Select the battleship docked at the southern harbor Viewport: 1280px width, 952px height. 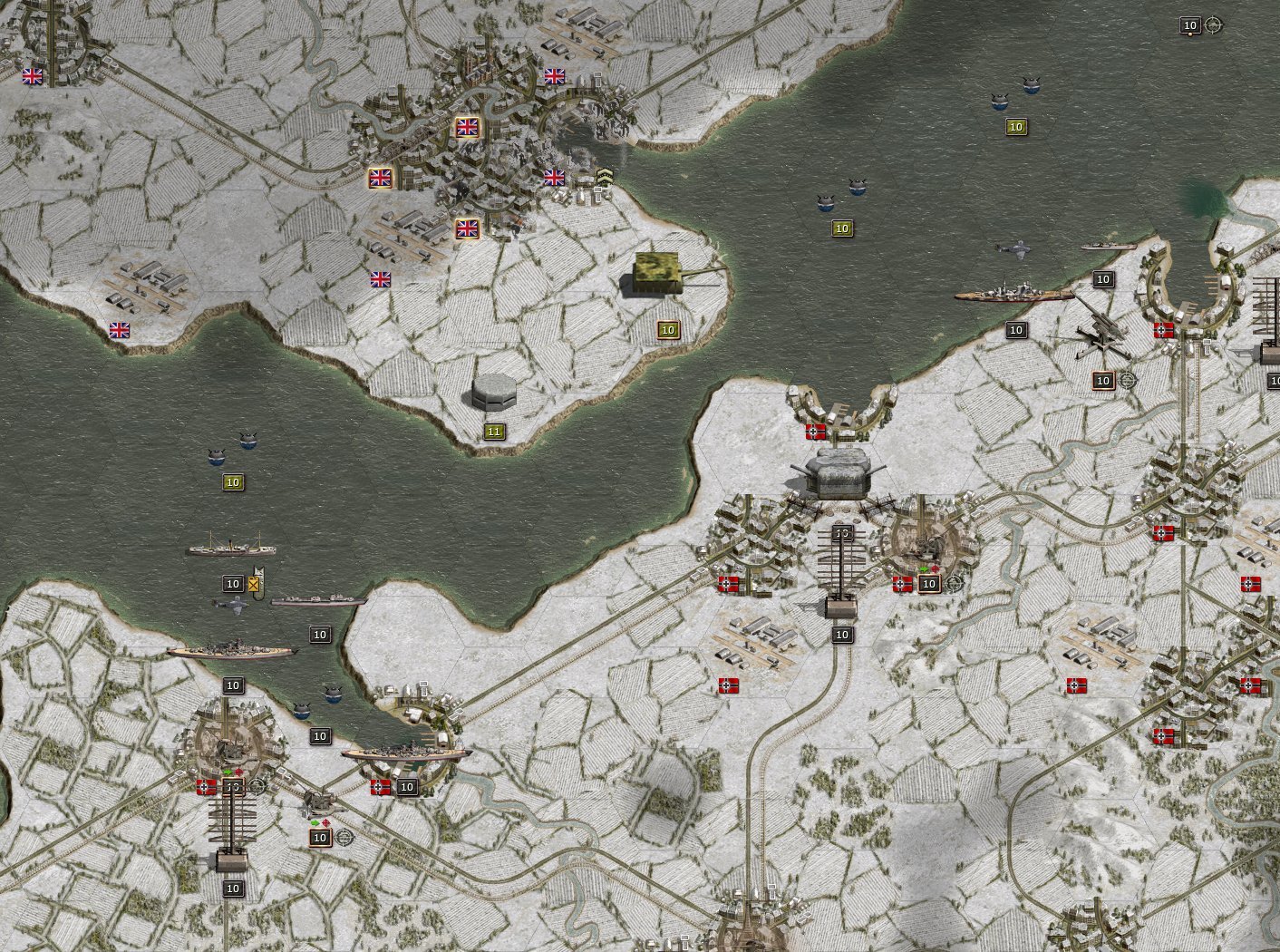[x=403, y=753]
